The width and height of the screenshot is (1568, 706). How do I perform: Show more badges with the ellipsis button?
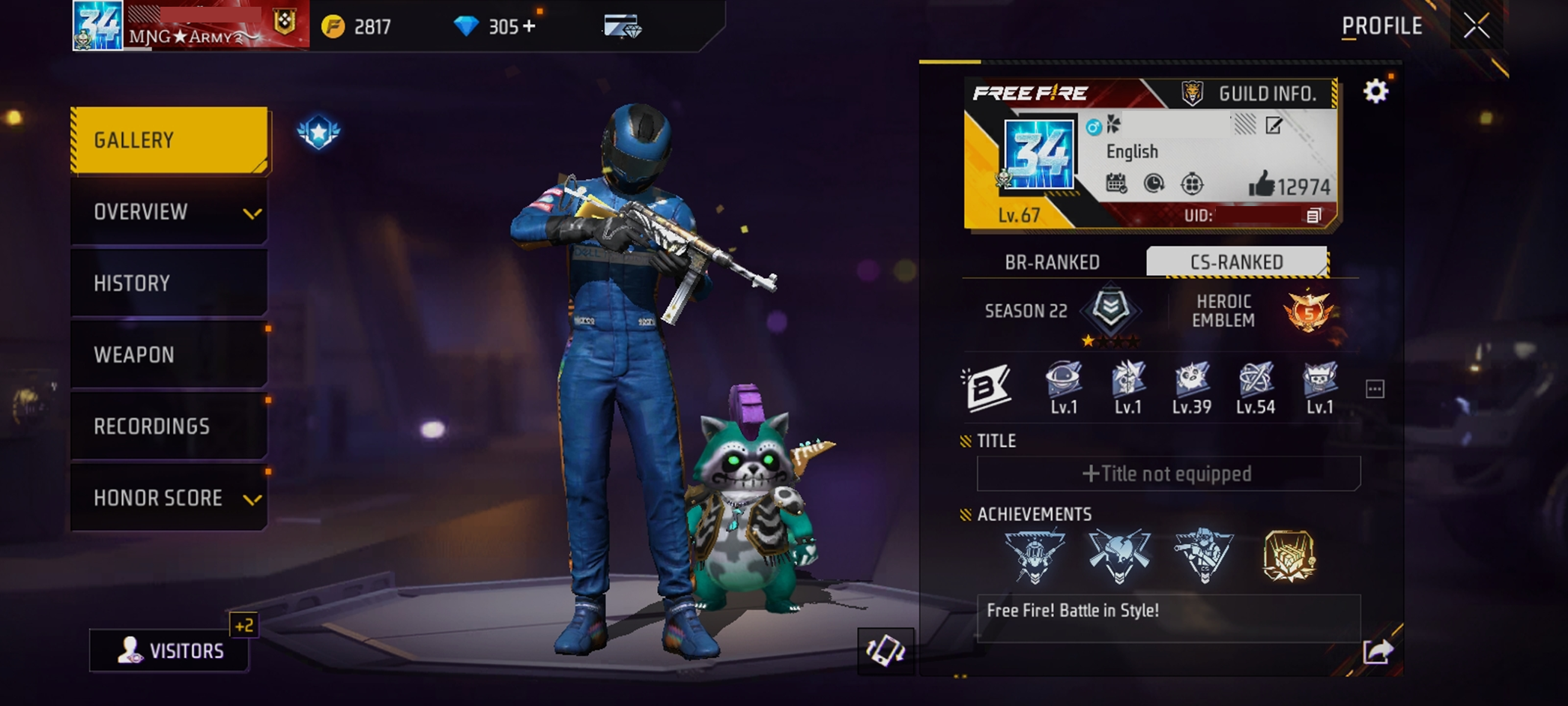point(1375,389)
